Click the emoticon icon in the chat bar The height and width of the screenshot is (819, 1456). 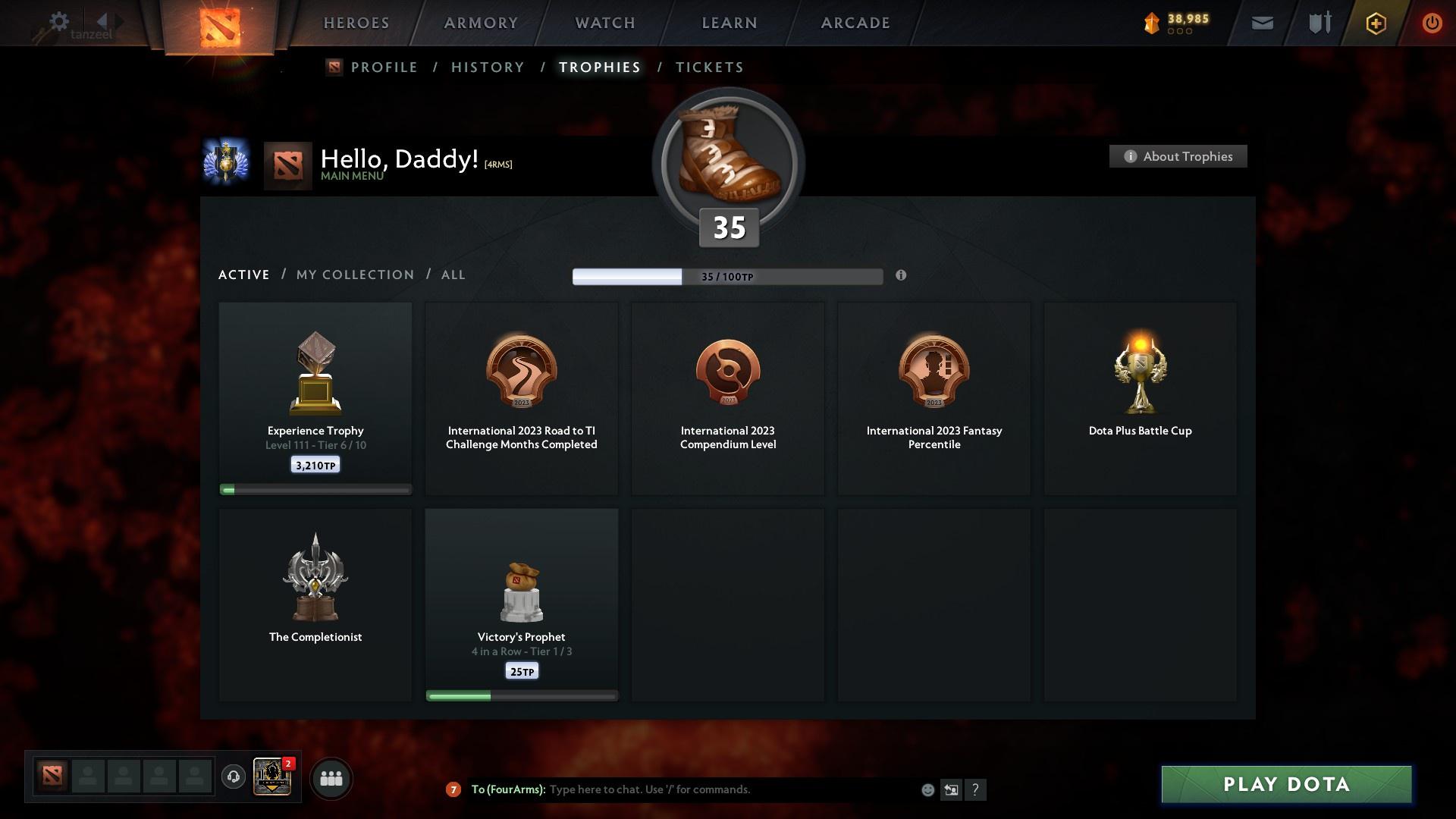tap(927, 789)
